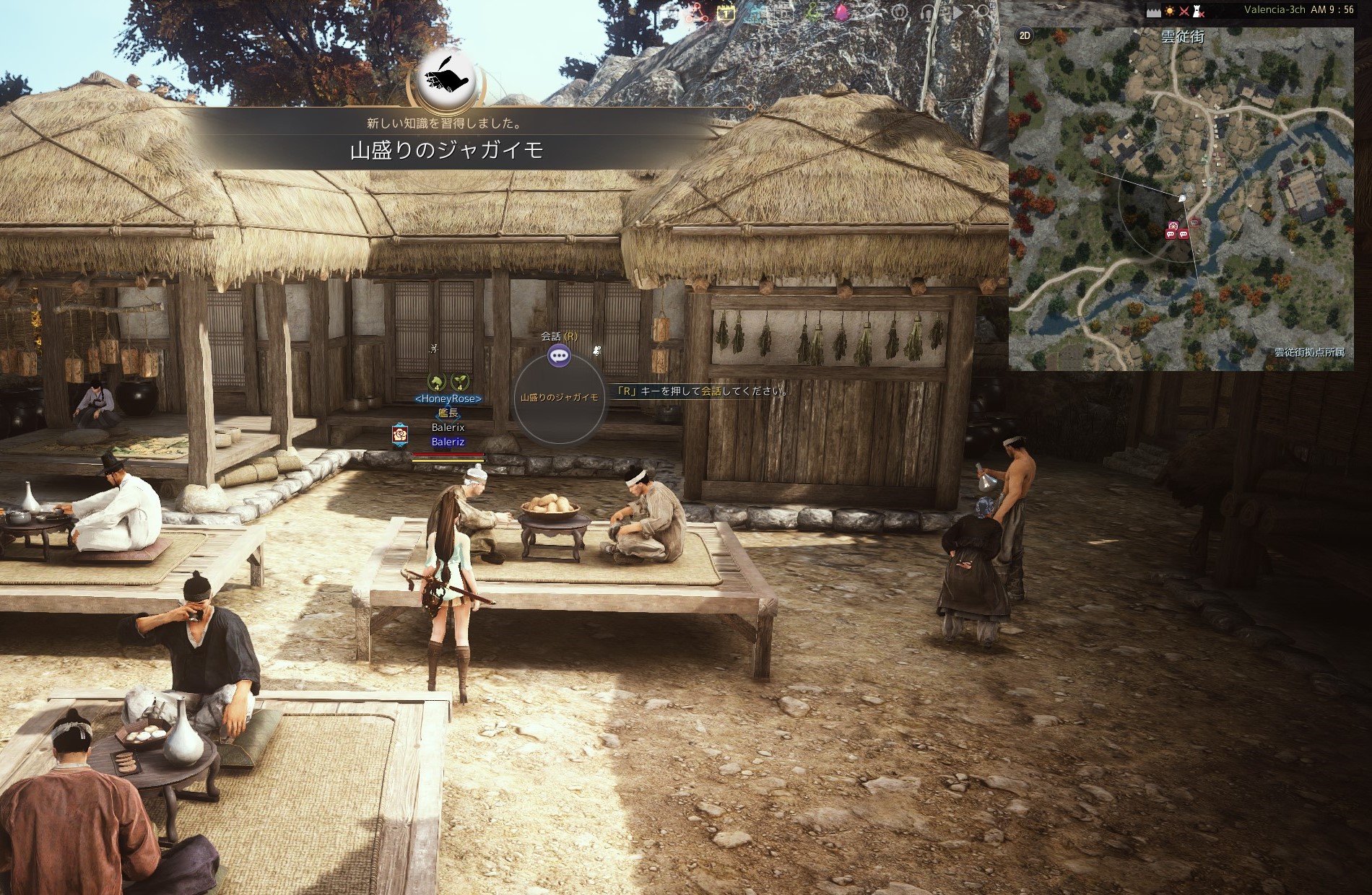Open the pink crystal icon
Viewport: 1372px width, 895px height.
842,12
